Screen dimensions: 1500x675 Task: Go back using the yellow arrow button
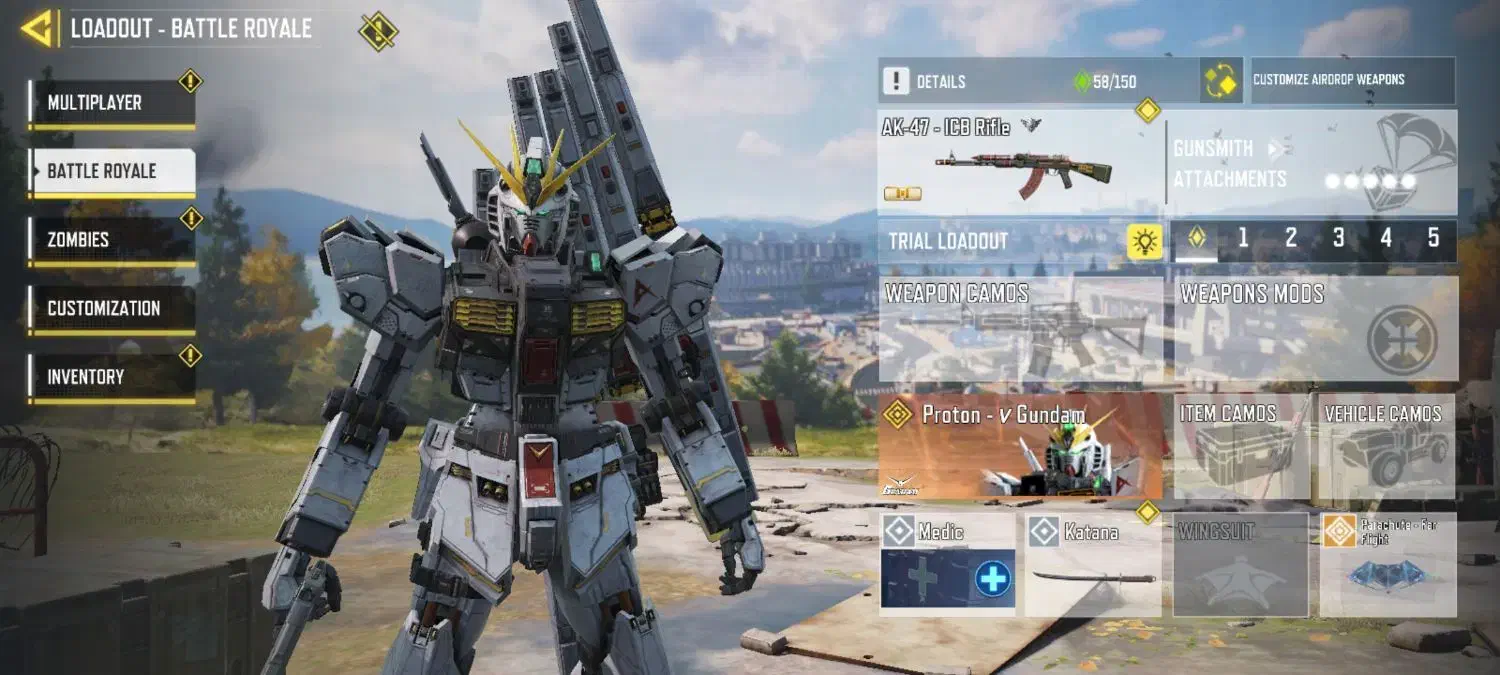click(38, 28)
